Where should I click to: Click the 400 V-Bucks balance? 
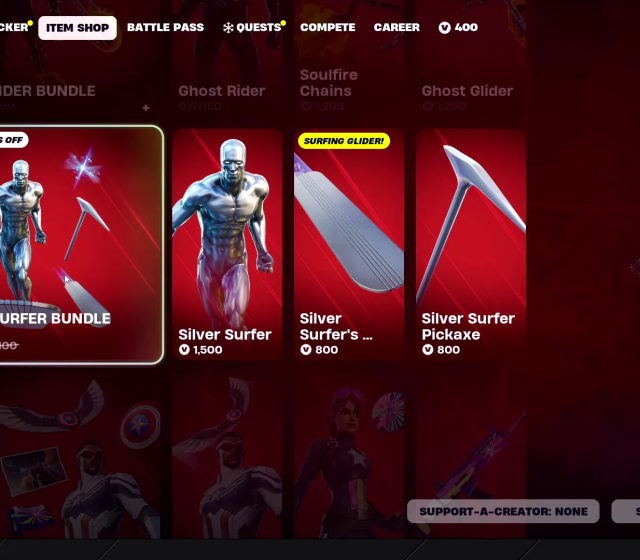click(458, 28)
